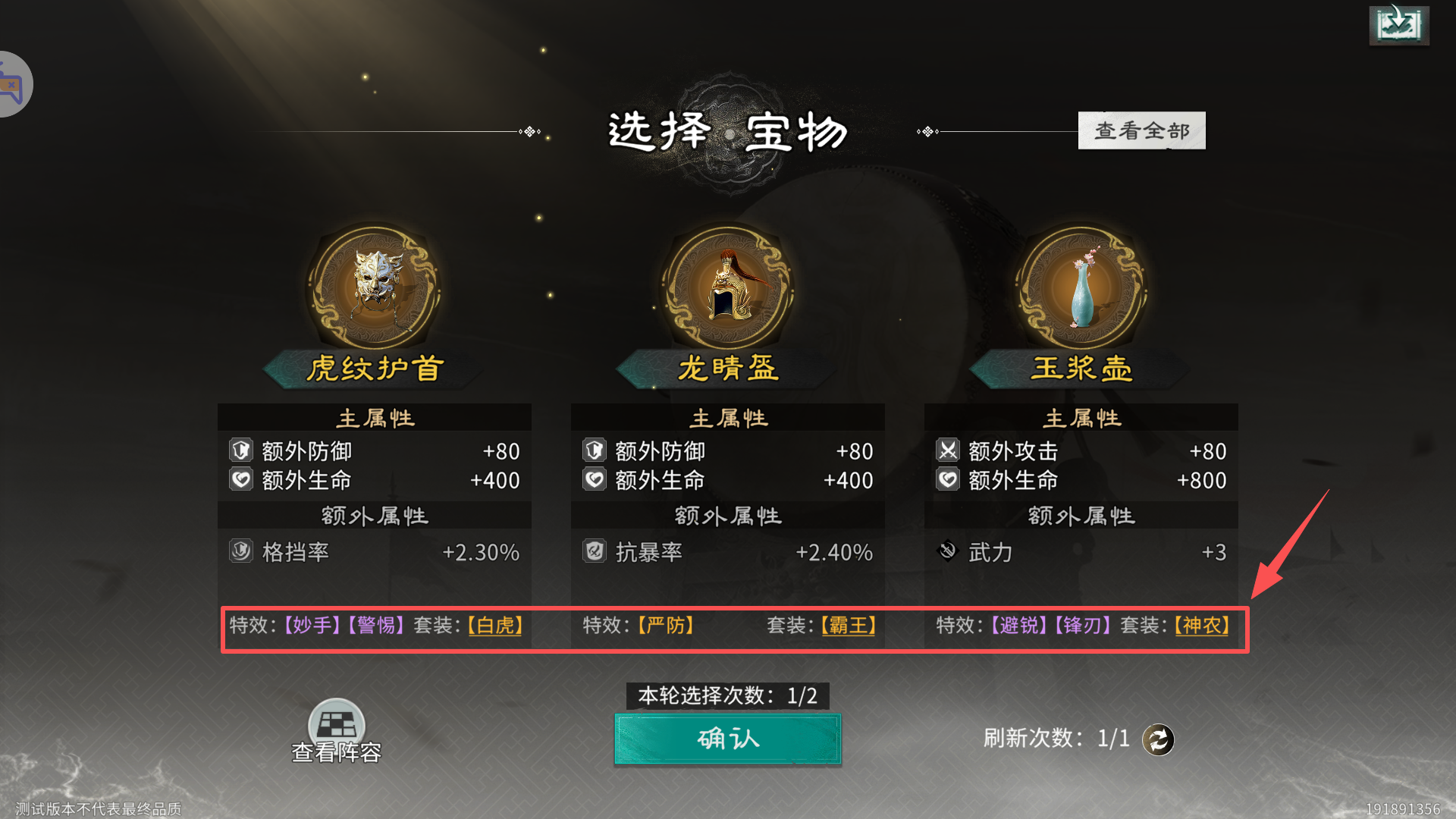Screen dimensions: 1456x819
Task: Click the 武力 attribute icon
Action: pyautogui.click(x=947, y=551)
